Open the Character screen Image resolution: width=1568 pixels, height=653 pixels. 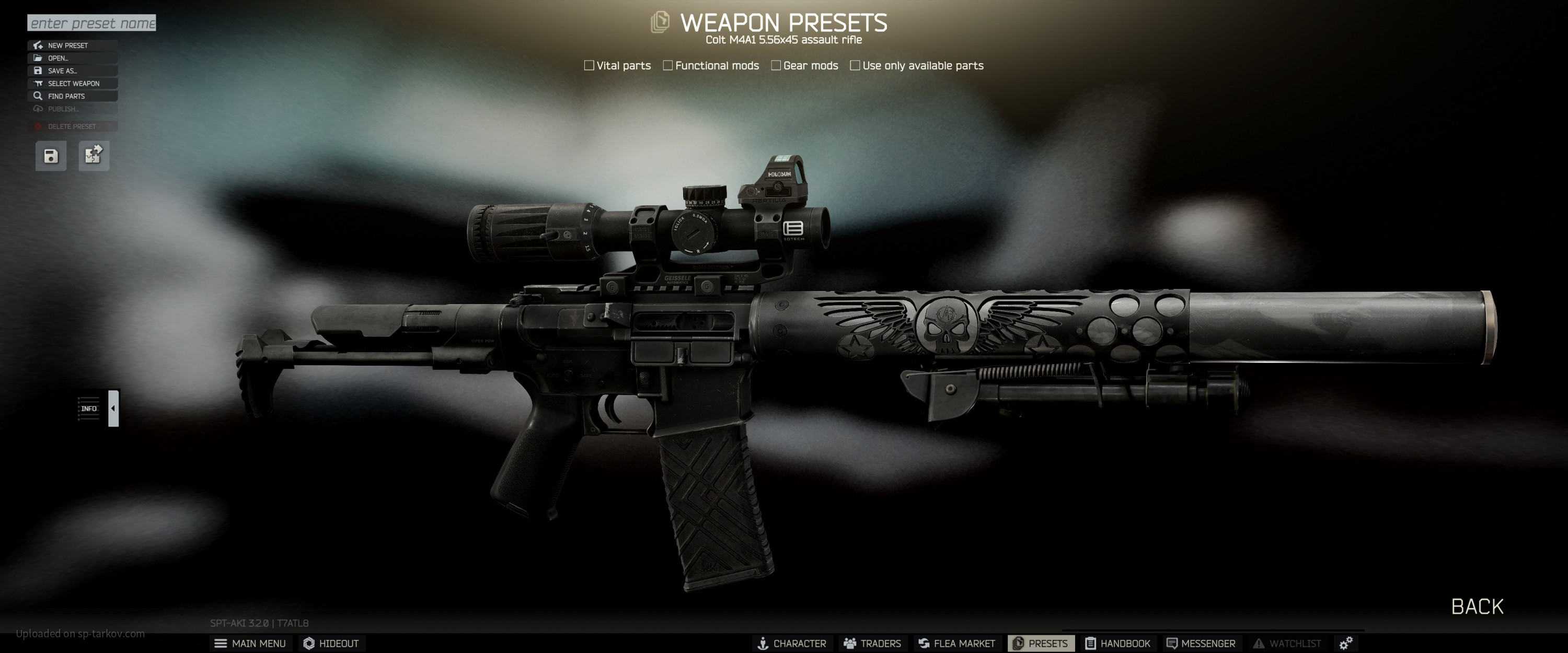pos(791,643)
